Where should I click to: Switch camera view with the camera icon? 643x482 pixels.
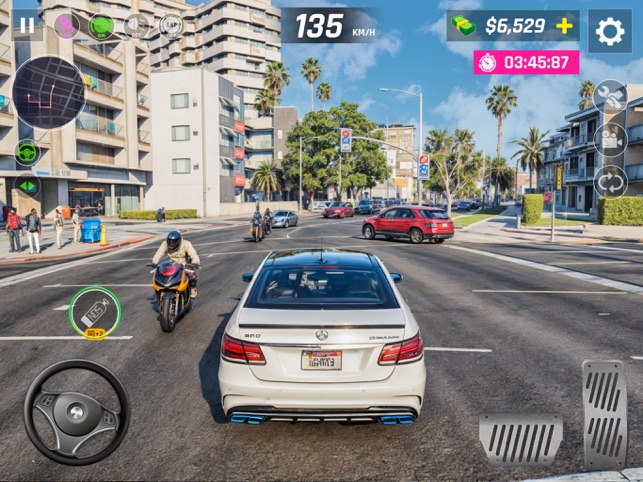point(610,139)
